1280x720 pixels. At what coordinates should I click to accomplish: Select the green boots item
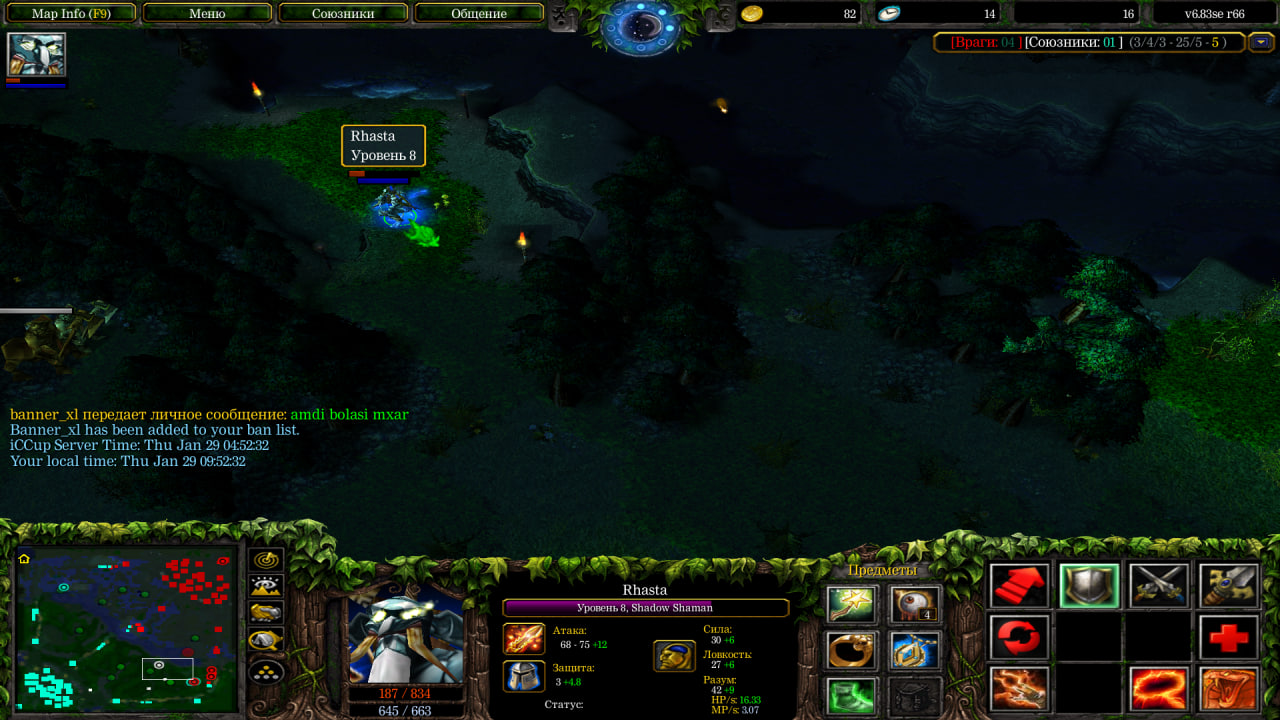point(852,696)
